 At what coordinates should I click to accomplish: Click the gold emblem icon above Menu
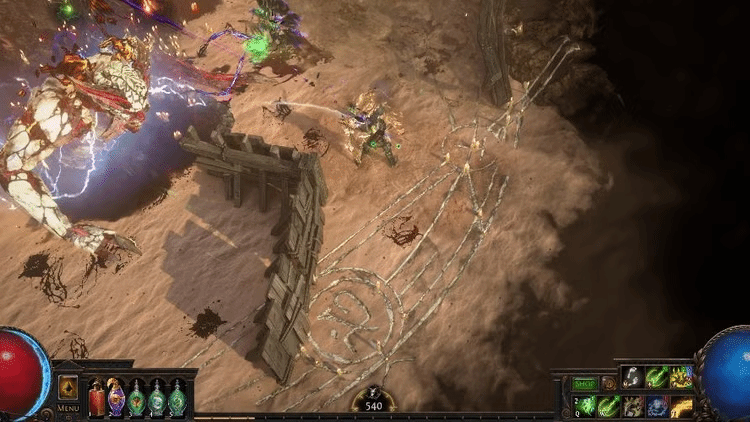(x=68, y=387)
